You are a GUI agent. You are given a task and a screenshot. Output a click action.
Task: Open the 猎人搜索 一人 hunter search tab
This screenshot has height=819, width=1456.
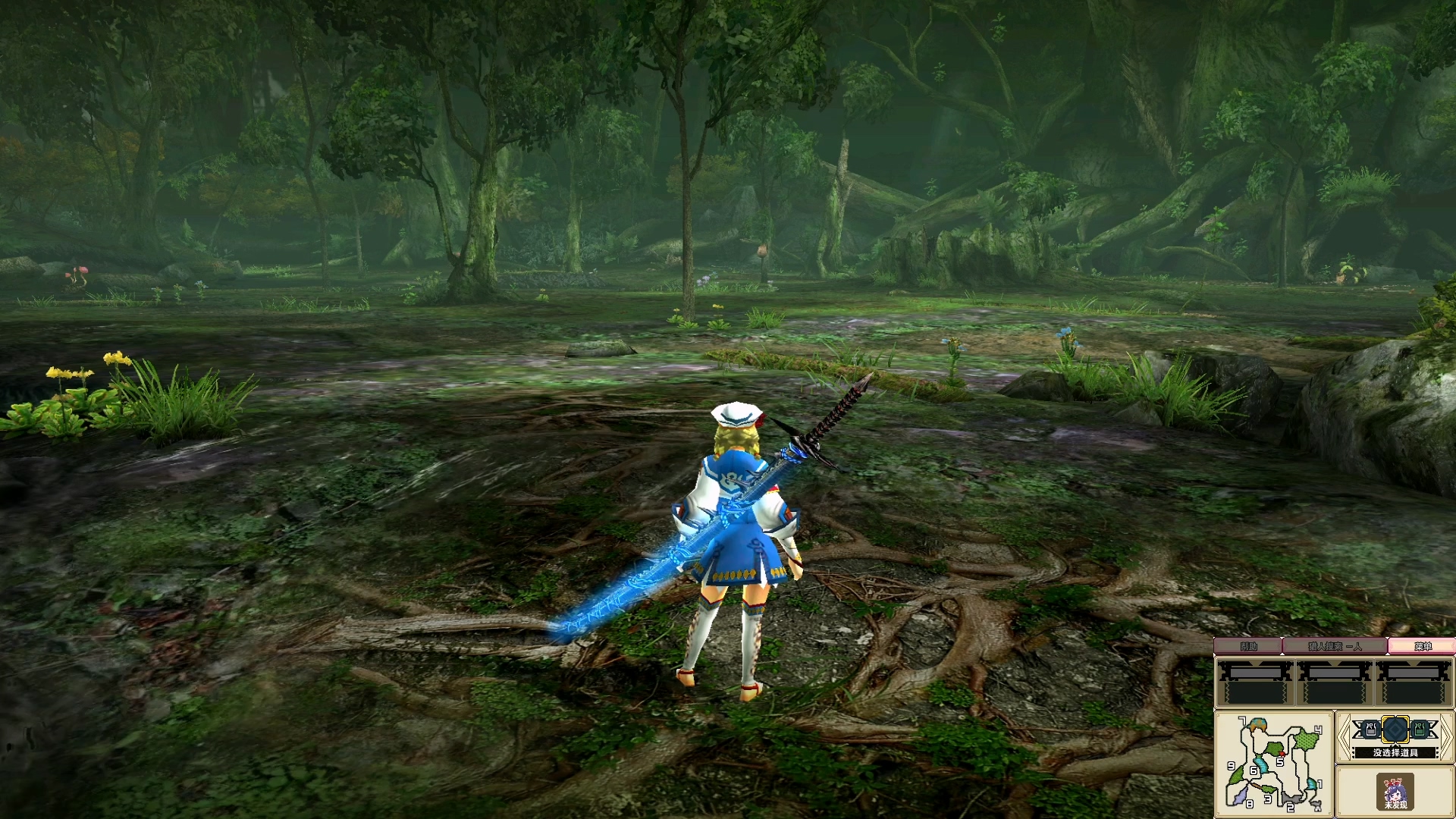(x=1335, y=645)
